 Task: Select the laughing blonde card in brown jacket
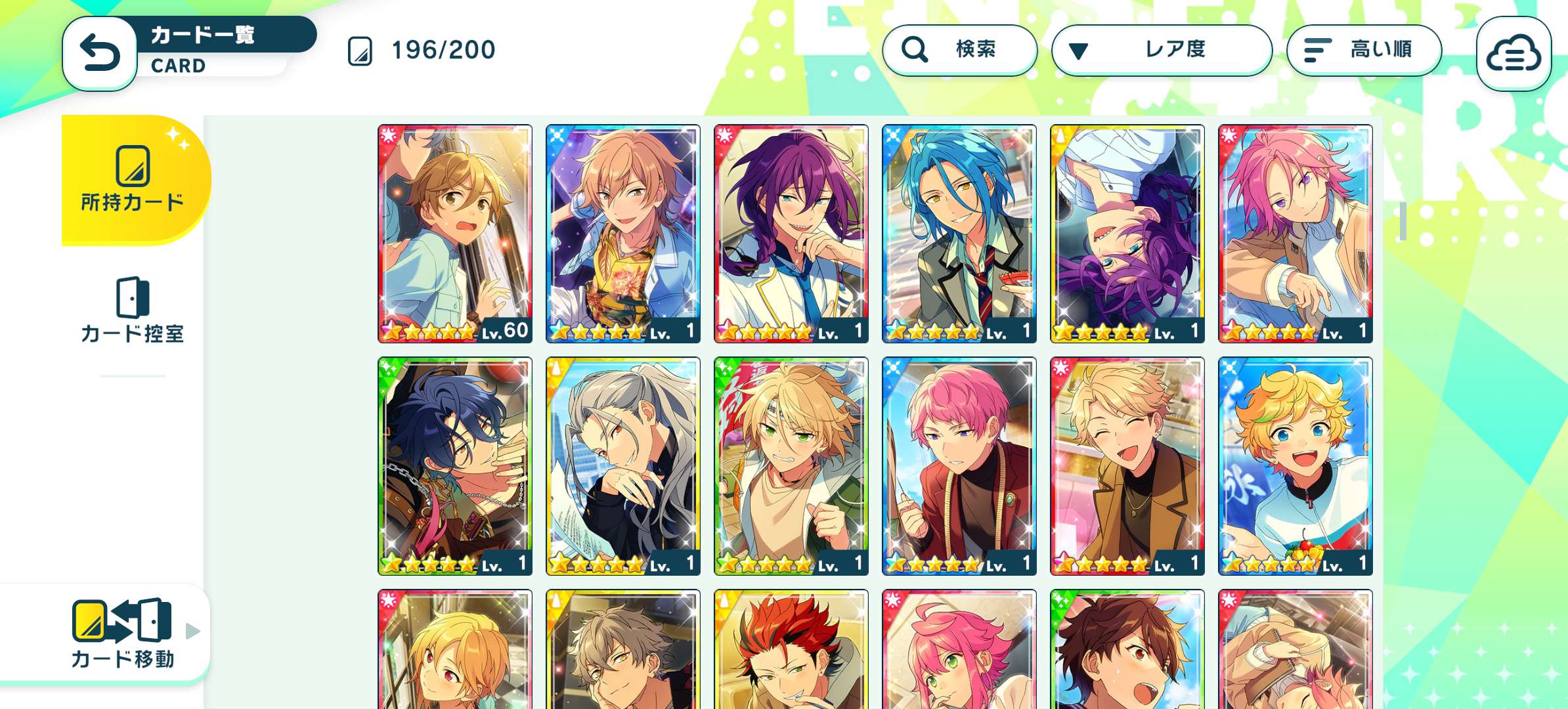1127,465
